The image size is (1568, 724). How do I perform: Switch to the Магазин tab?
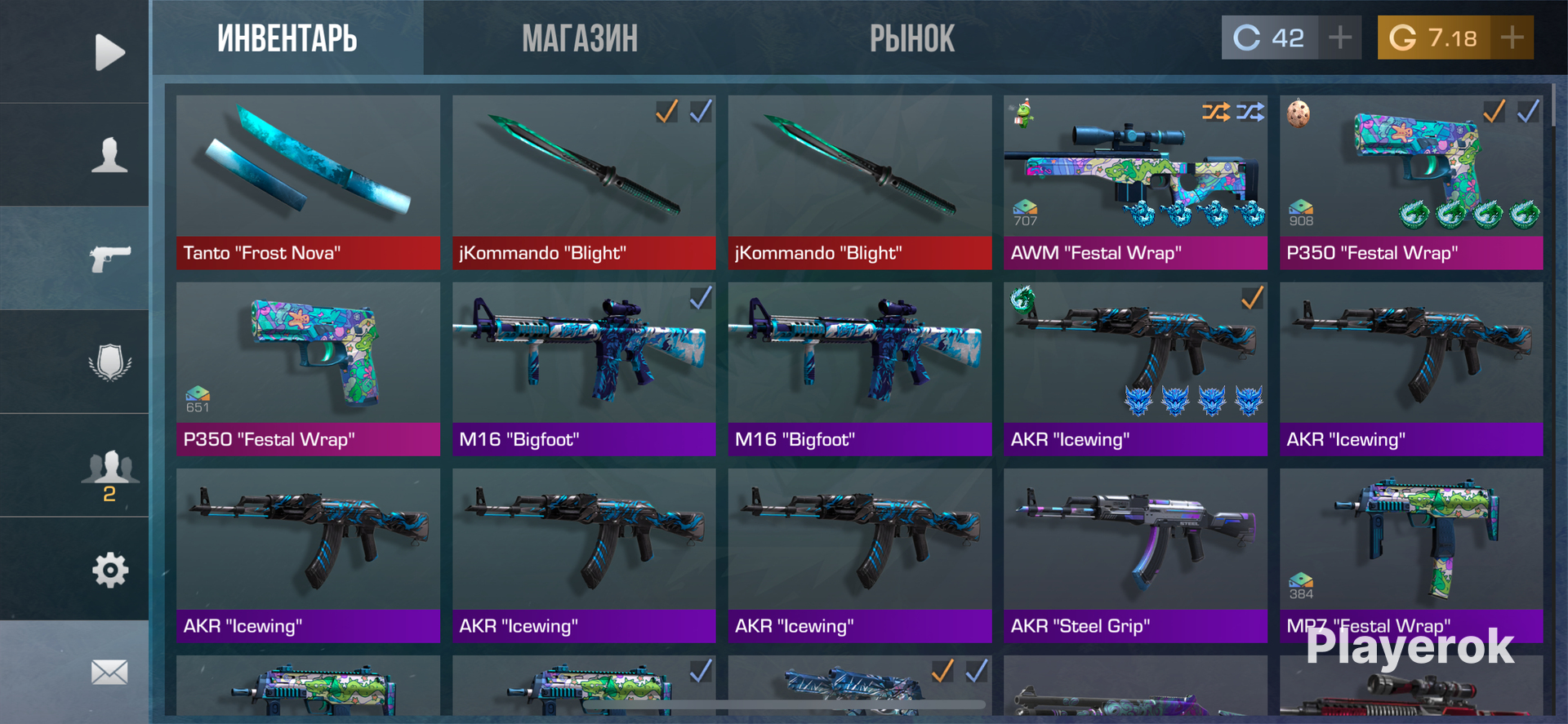pos(580,38)
